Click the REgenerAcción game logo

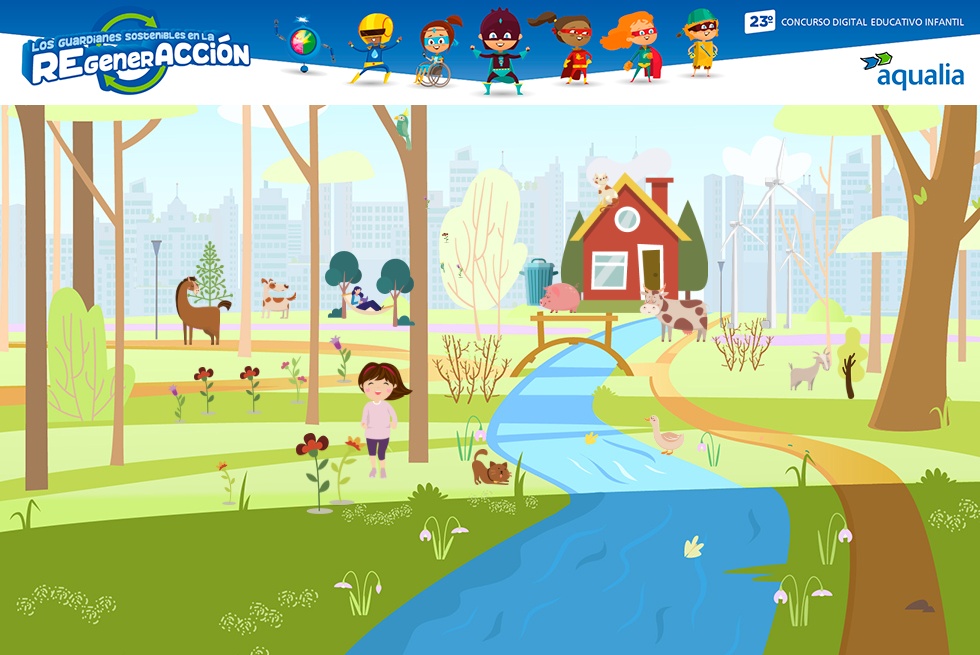137,55
